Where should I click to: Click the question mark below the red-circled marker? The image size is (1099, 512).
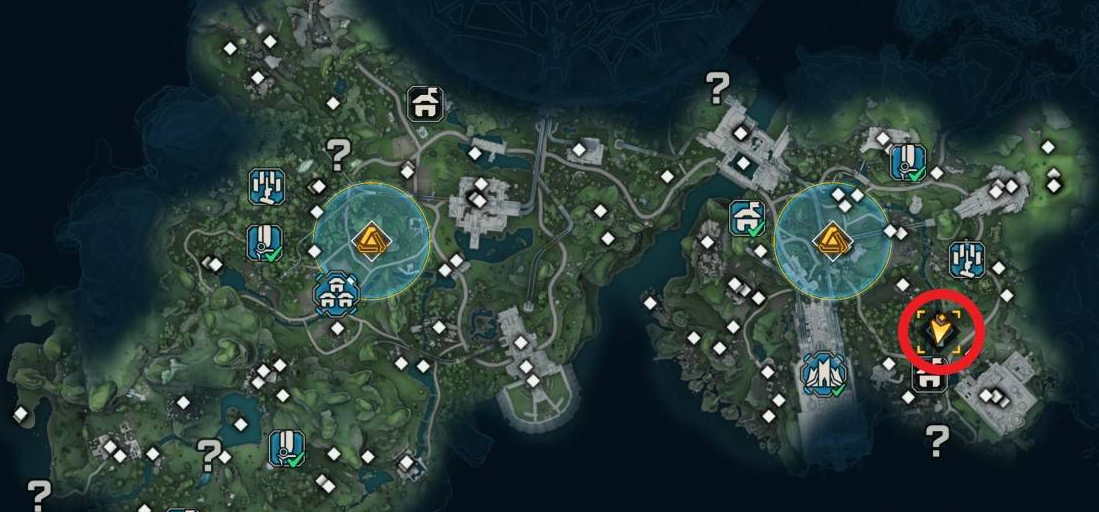[936, 439]
